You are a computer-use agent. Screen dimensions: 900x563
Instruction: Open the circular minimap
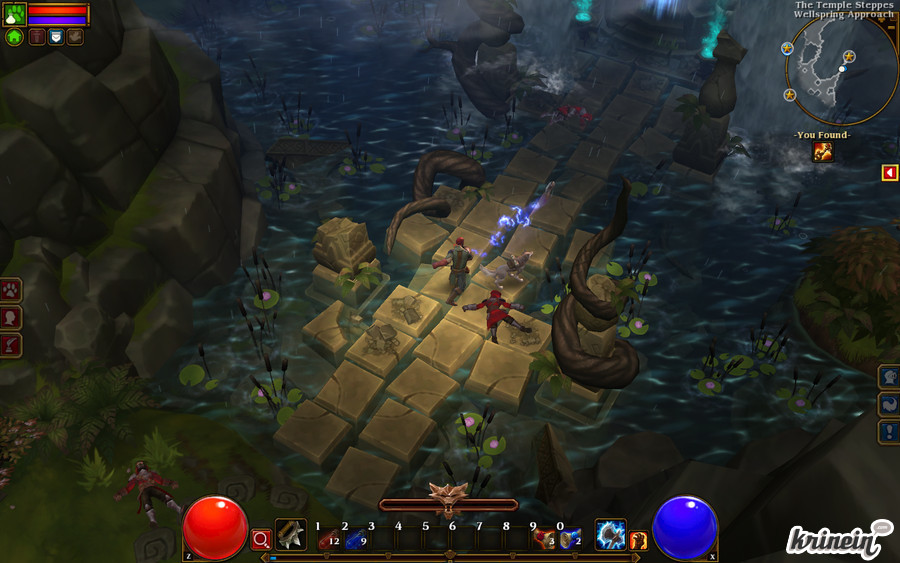coord(840,68)
